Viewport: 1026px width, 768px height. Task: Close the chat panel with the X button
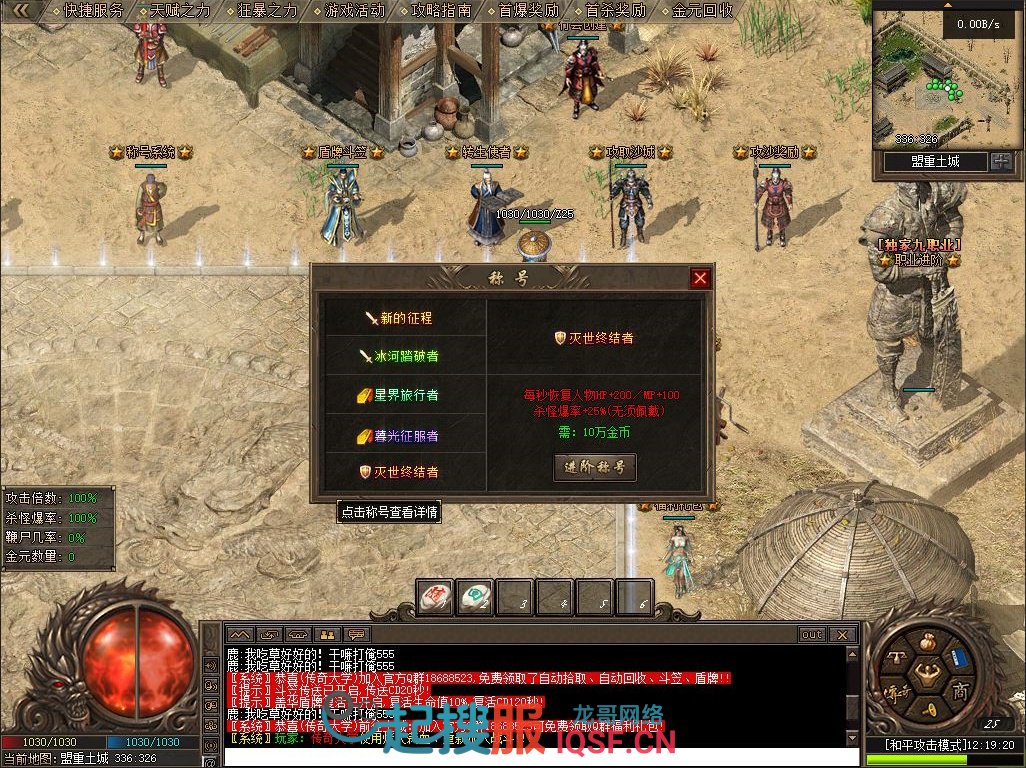coord(843,634)
